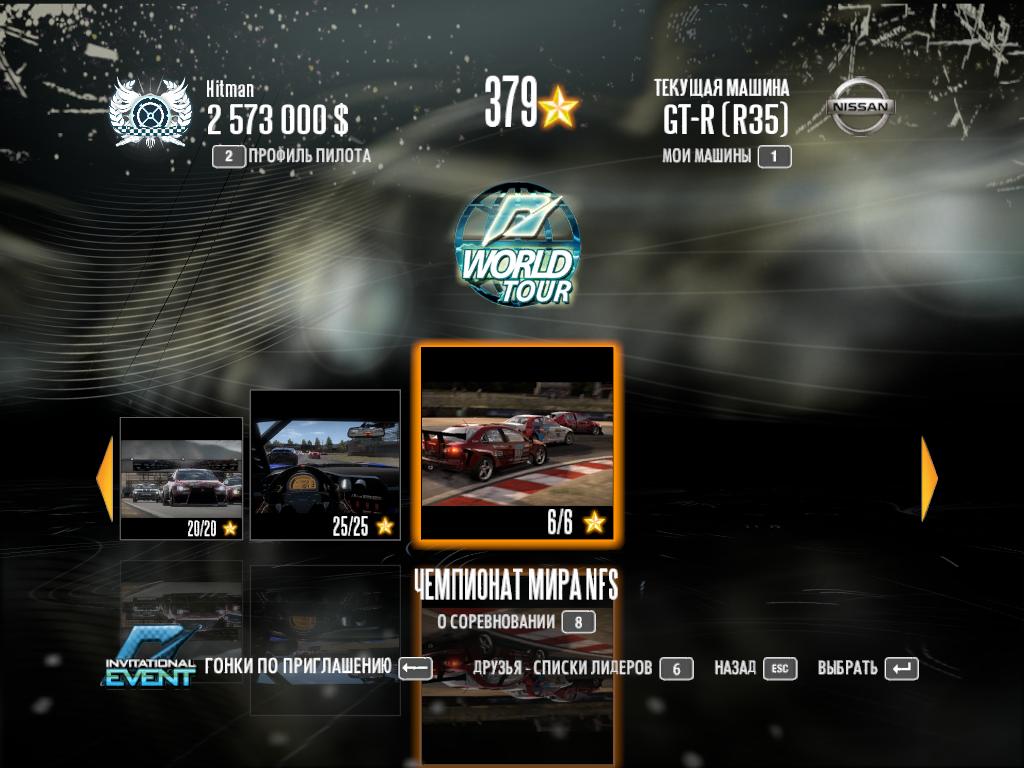Viewport: 1024px width, 768px height.
Task: Click the right orange scroll arrow
Action: click(x=929, y=479)
